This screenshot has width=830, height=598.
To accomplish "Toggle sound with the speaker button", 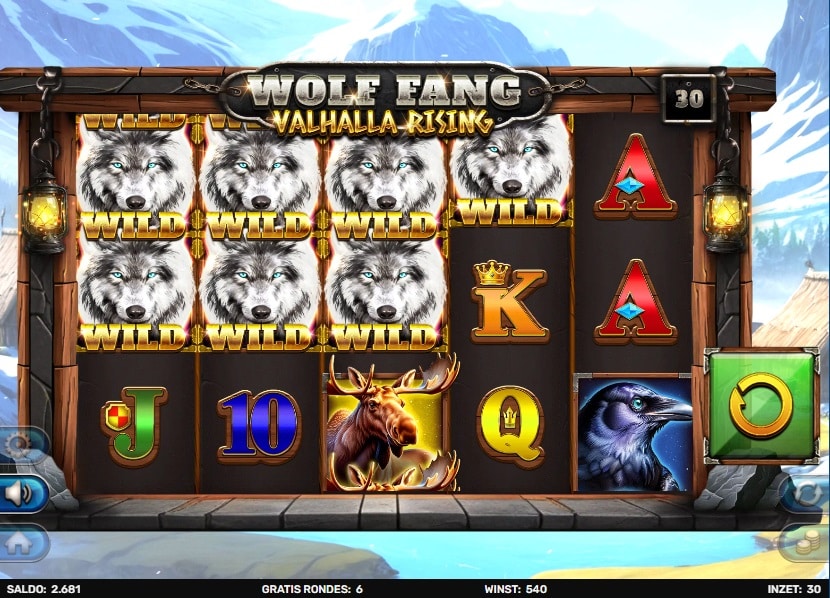I will point(18,493).
